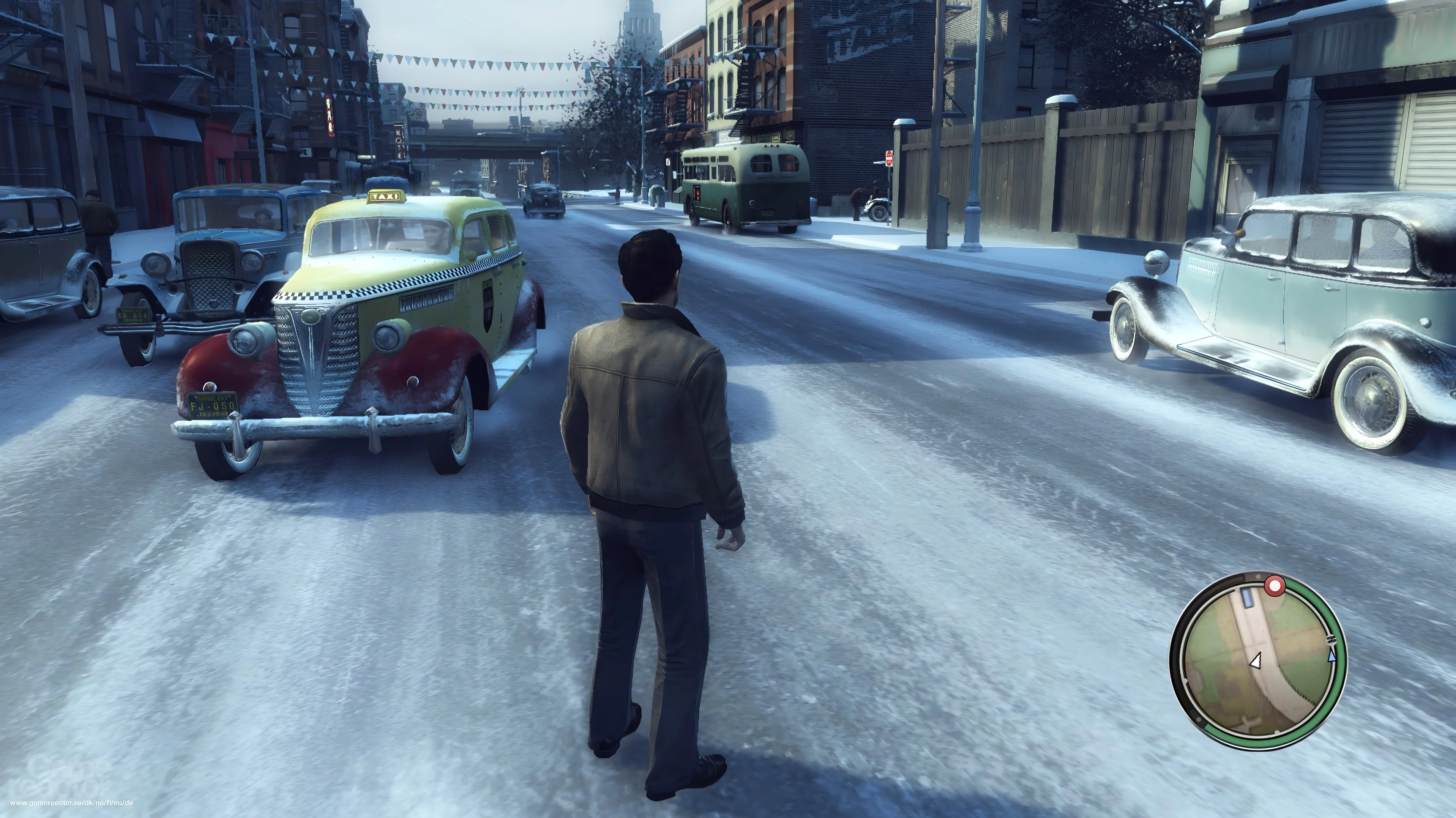Click the blue triangle marker on the minimap edge

[x=1331, y=656]
